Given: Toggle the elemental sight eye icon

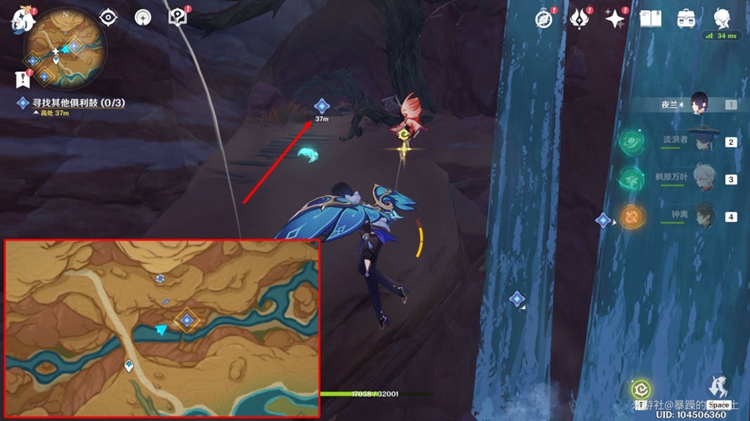Looking at the screenshot, I should 108,17.
